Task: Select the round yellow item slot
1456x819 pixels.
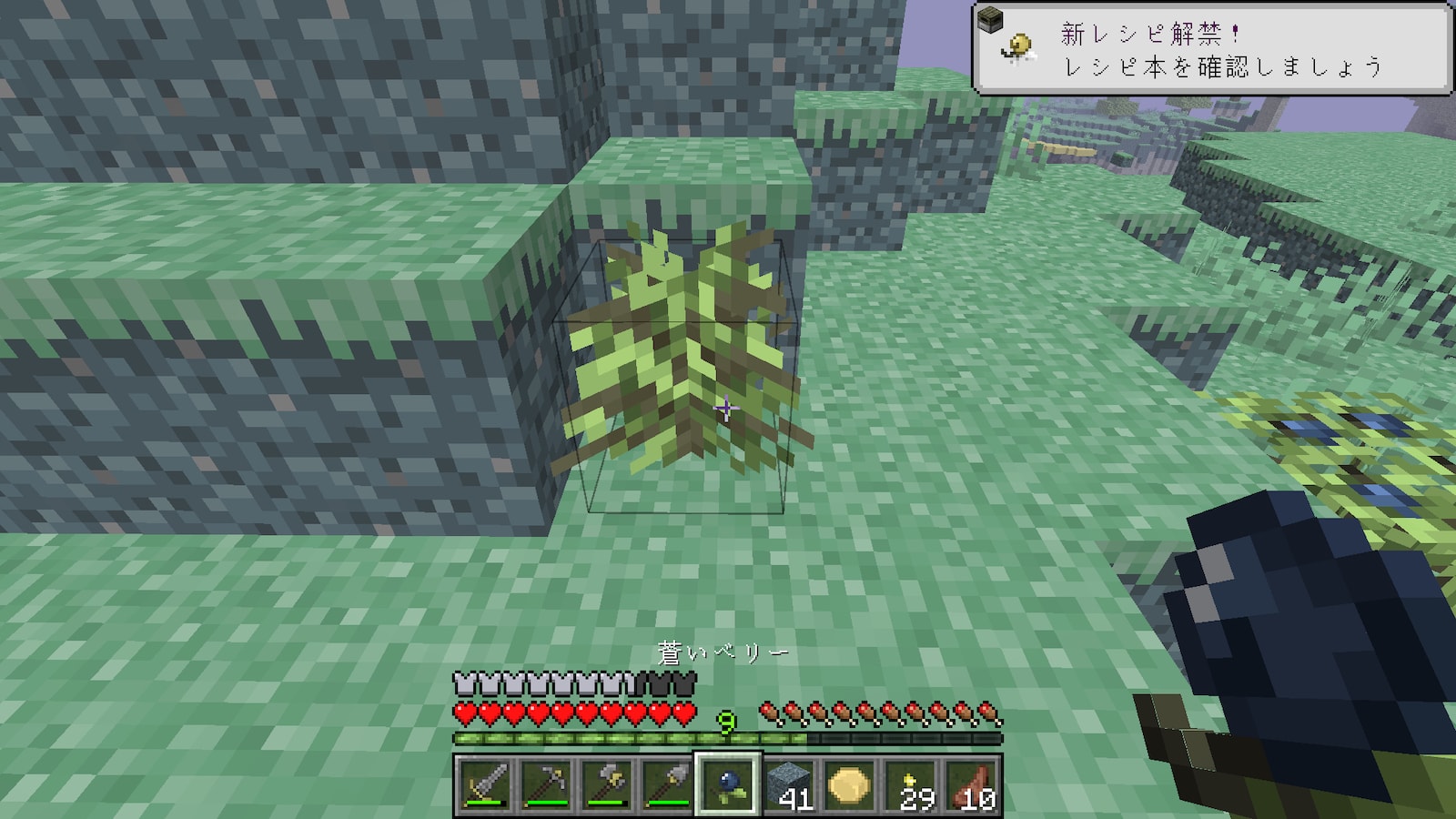Action: 850,785
